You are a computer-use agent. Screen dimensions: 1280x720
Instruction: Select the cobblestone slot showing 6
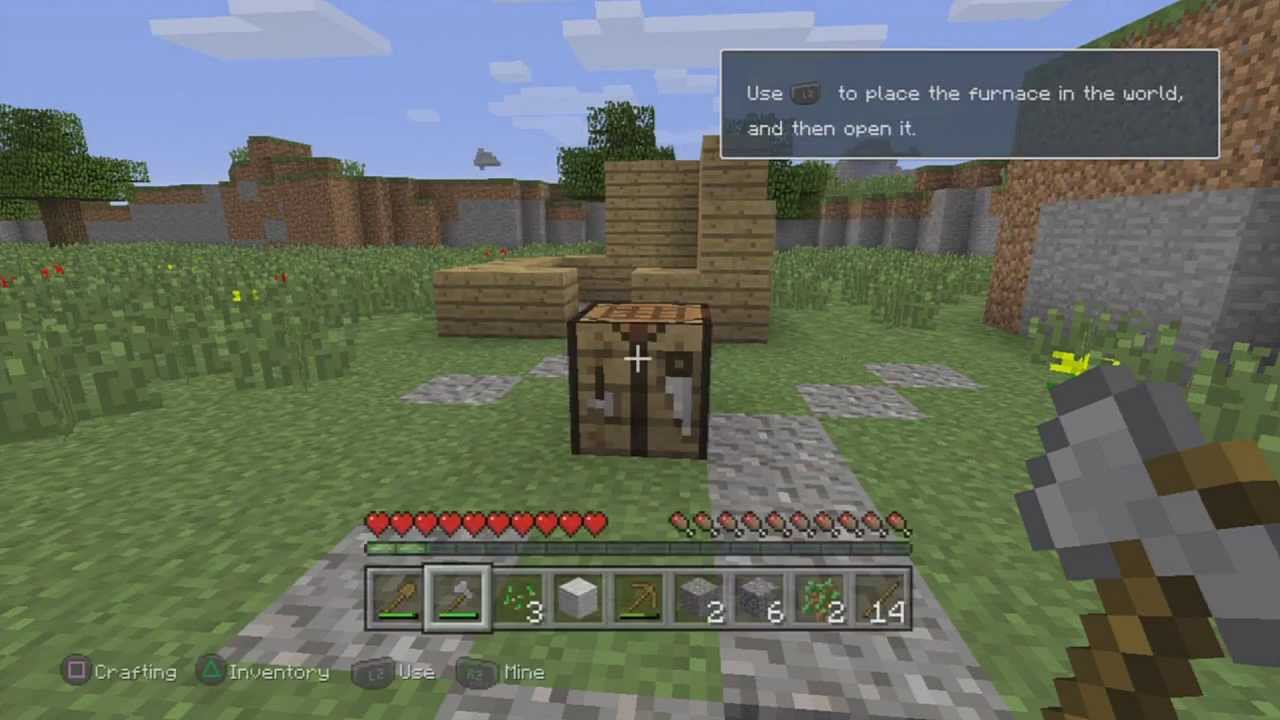(x=758, y=597)
